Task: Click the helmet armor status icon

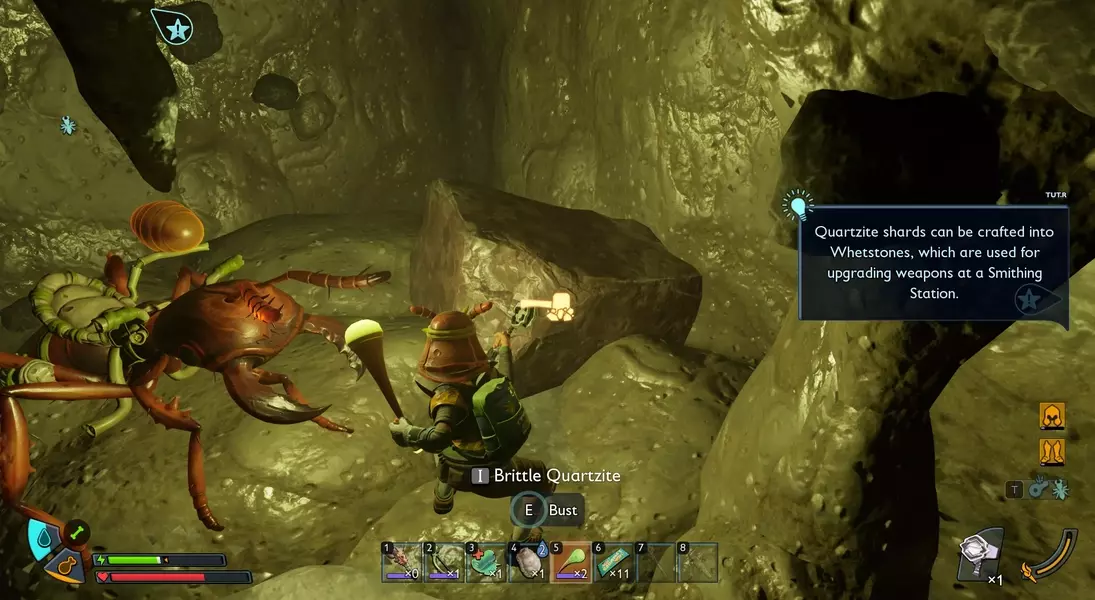Action: pos(1052,416)
